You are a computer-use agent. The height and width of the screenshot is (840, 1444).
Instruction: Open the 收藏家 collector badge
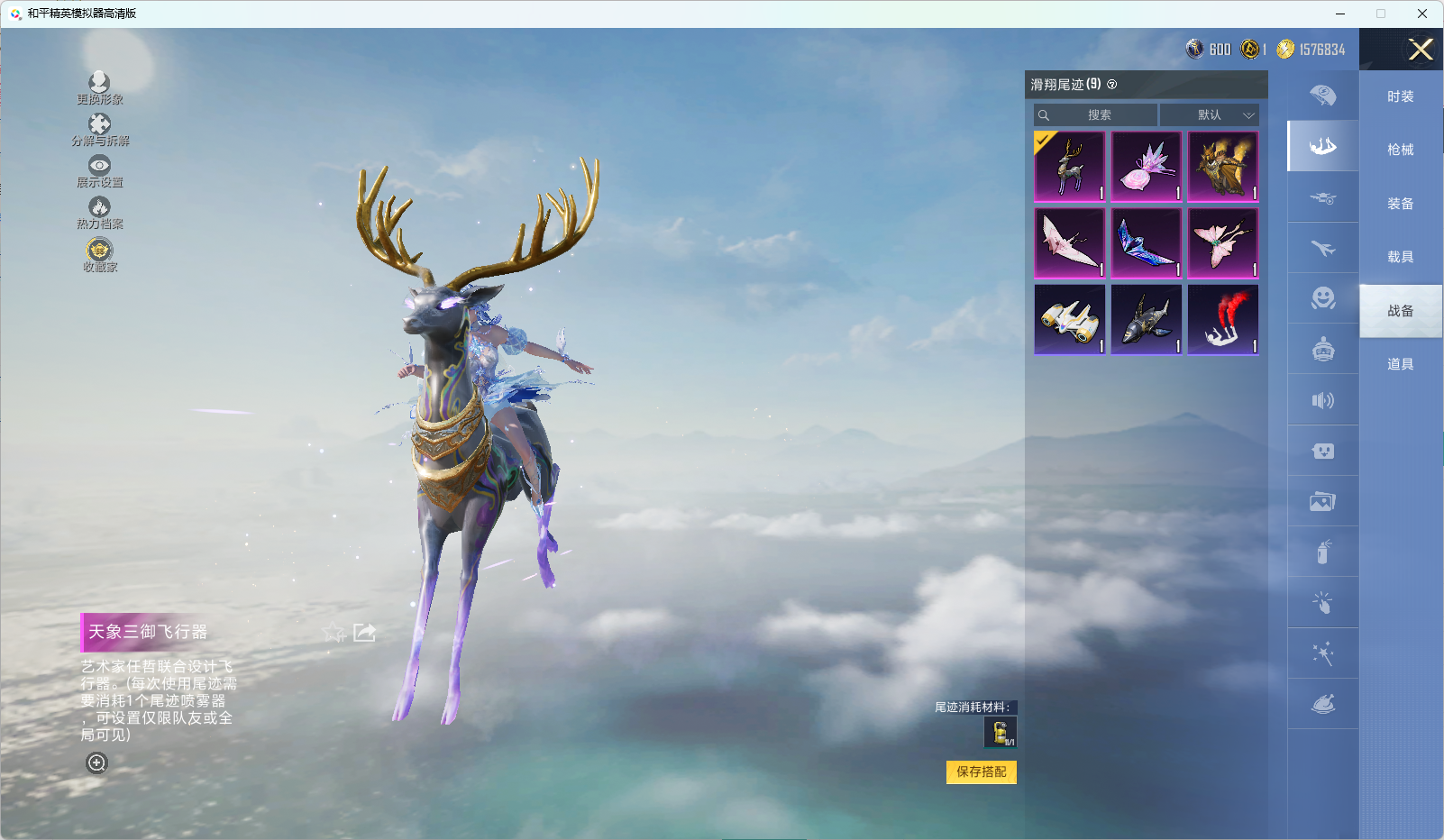pos(99,254)
